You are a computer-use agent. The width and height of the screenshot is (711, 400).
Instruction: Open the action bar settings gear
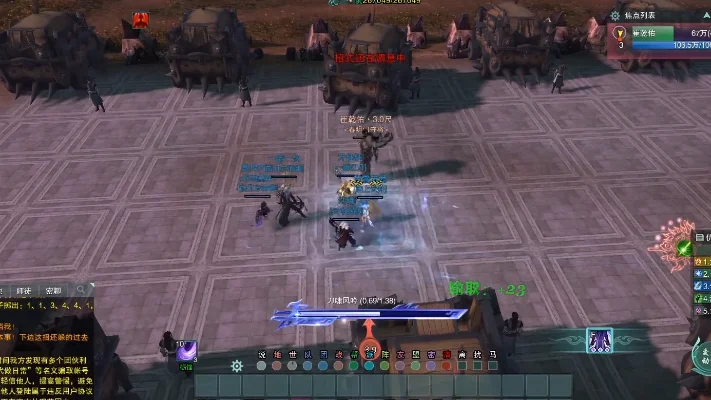[237, 366]
